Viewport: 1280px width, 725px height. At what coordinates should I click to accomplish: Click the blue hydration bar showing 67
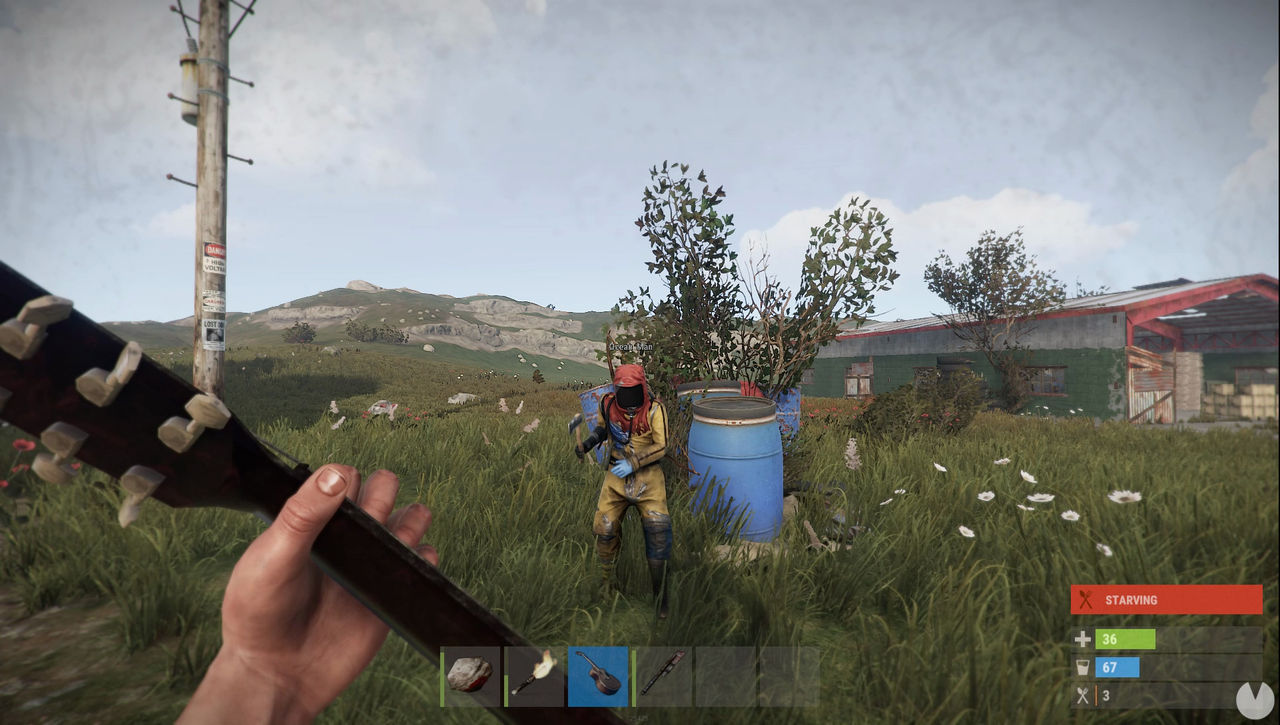coord(1118,667)
